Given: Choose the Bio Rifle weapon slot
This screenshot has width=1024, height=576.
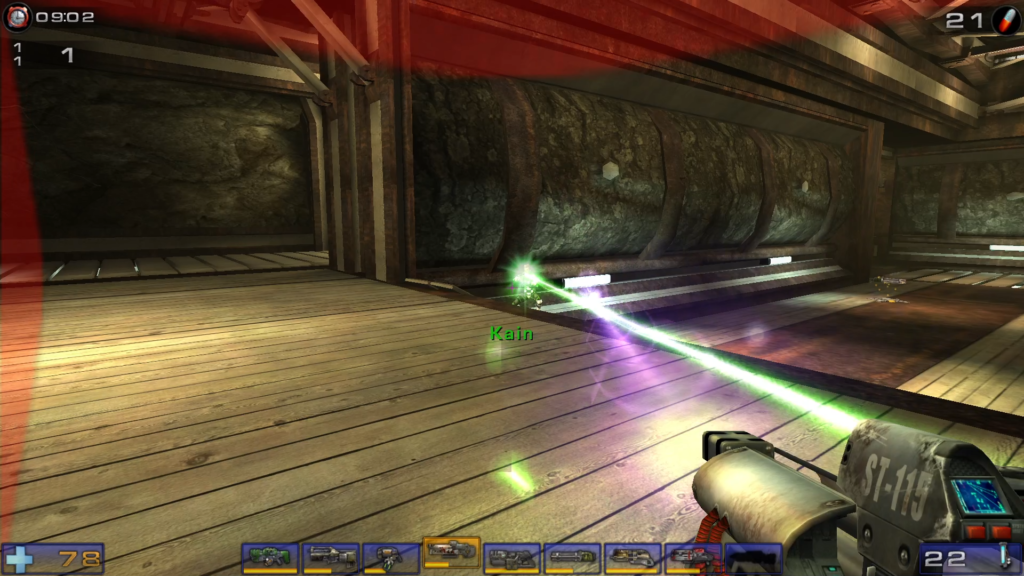Looking at the screenshot, I should pos(390,558).
